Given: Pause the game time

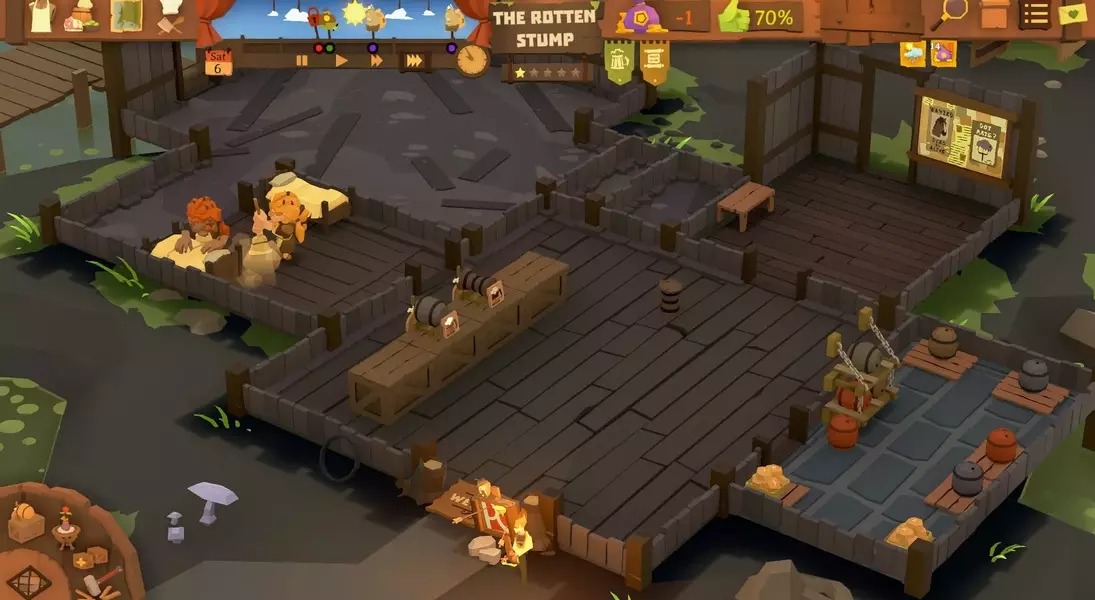Looking at the screenshot, I should click(301, 61).
